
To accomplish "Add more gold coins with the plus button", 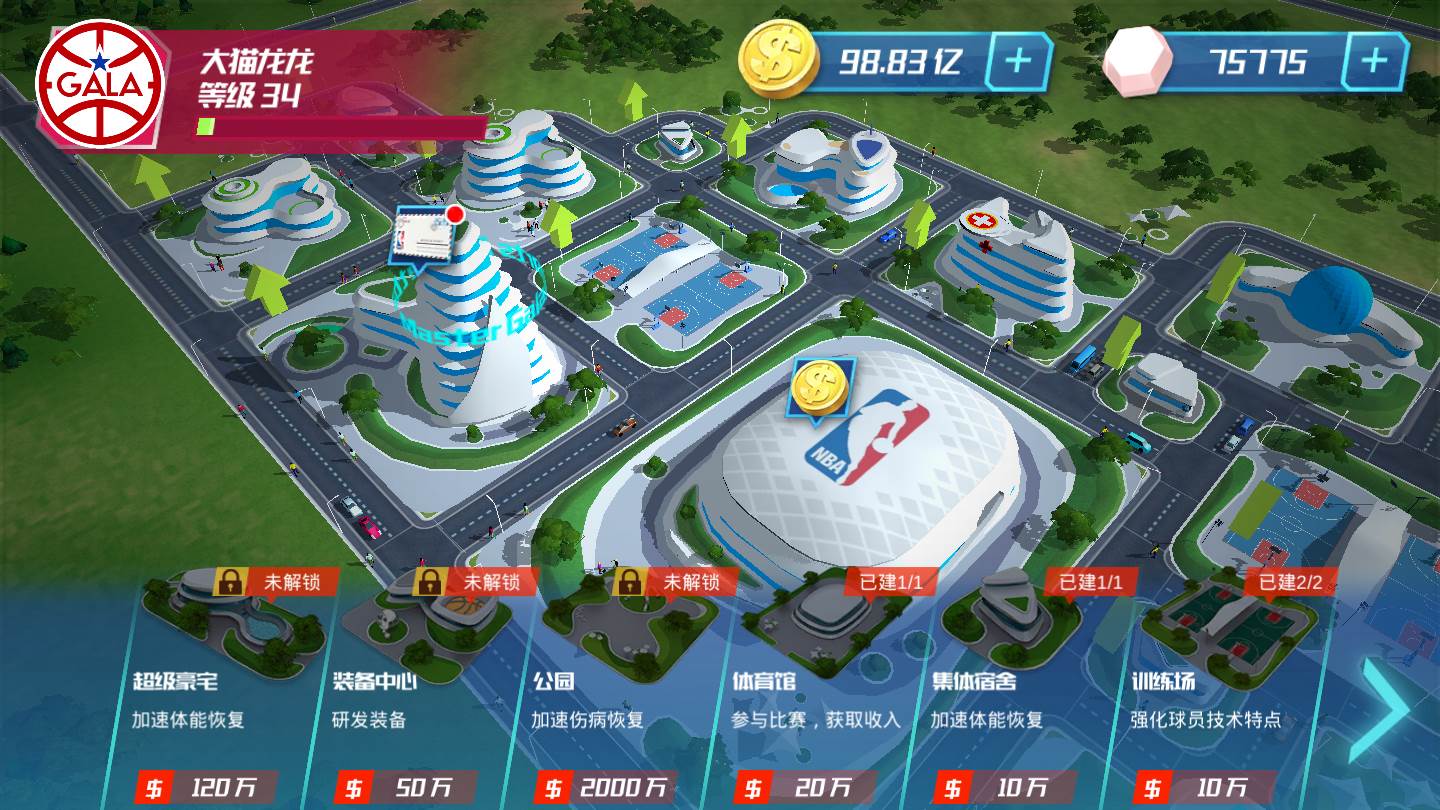I will [x=1018, y=62].
